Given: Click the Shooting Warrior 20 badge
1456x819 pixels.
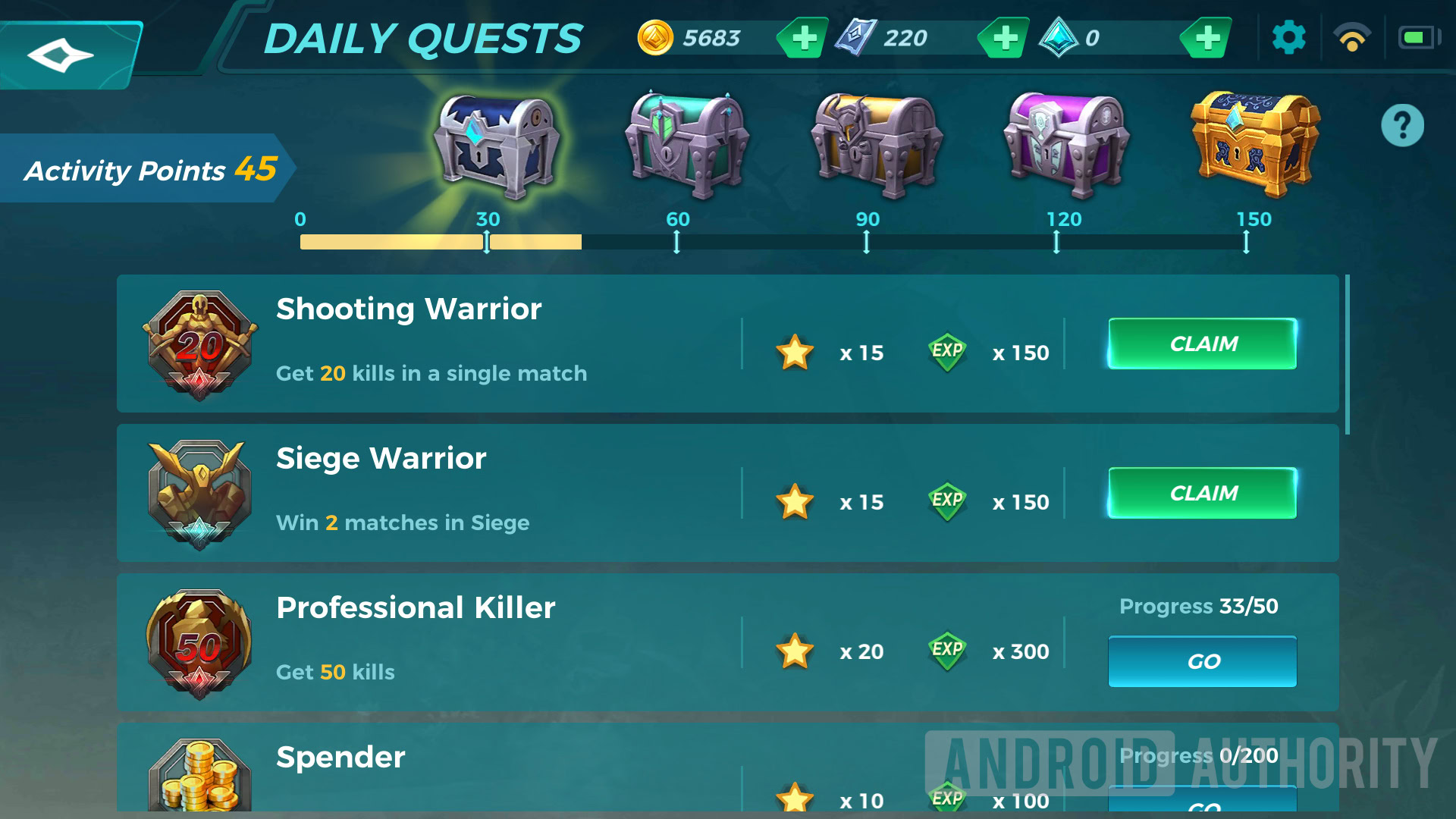Looking at the screenshot, I should click(199, 345).
